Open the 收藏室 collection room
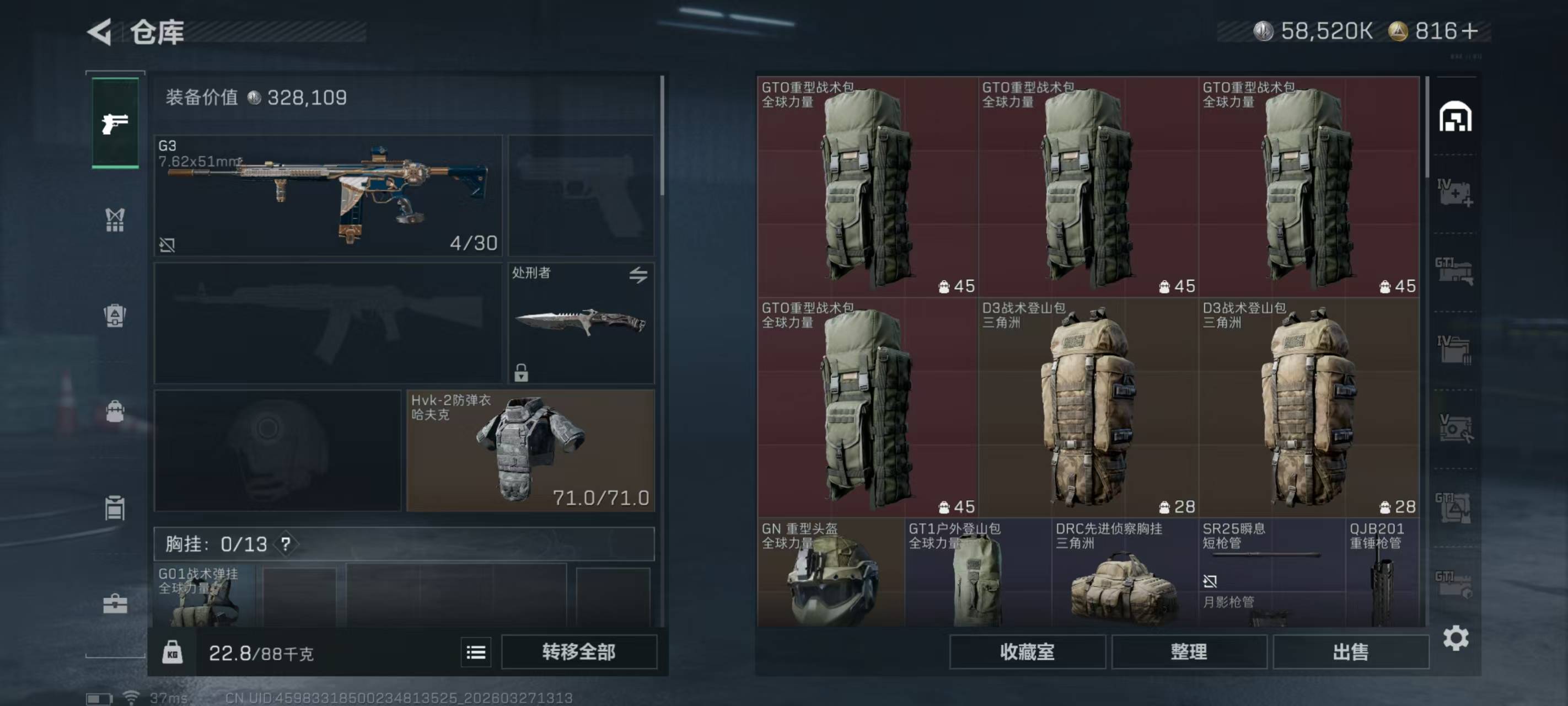This screenshot has height=706, width=1568. 1027,652
